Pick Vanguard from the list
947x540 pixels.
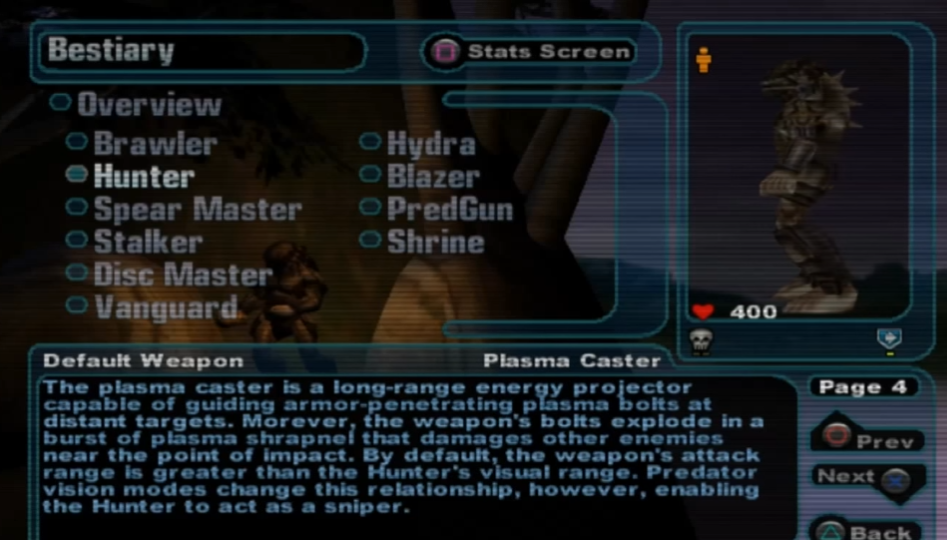click(x=165, y=306)
